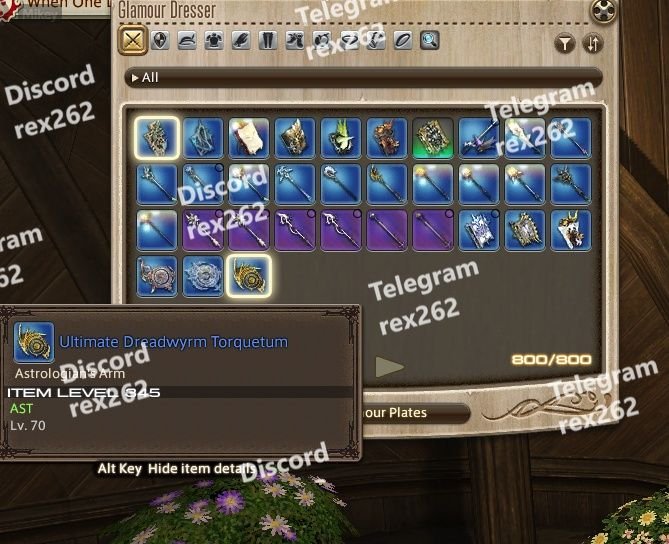Open the Glamour Plates button
The height and width of the screenshot is (544, 669).
tap(408, 412)
